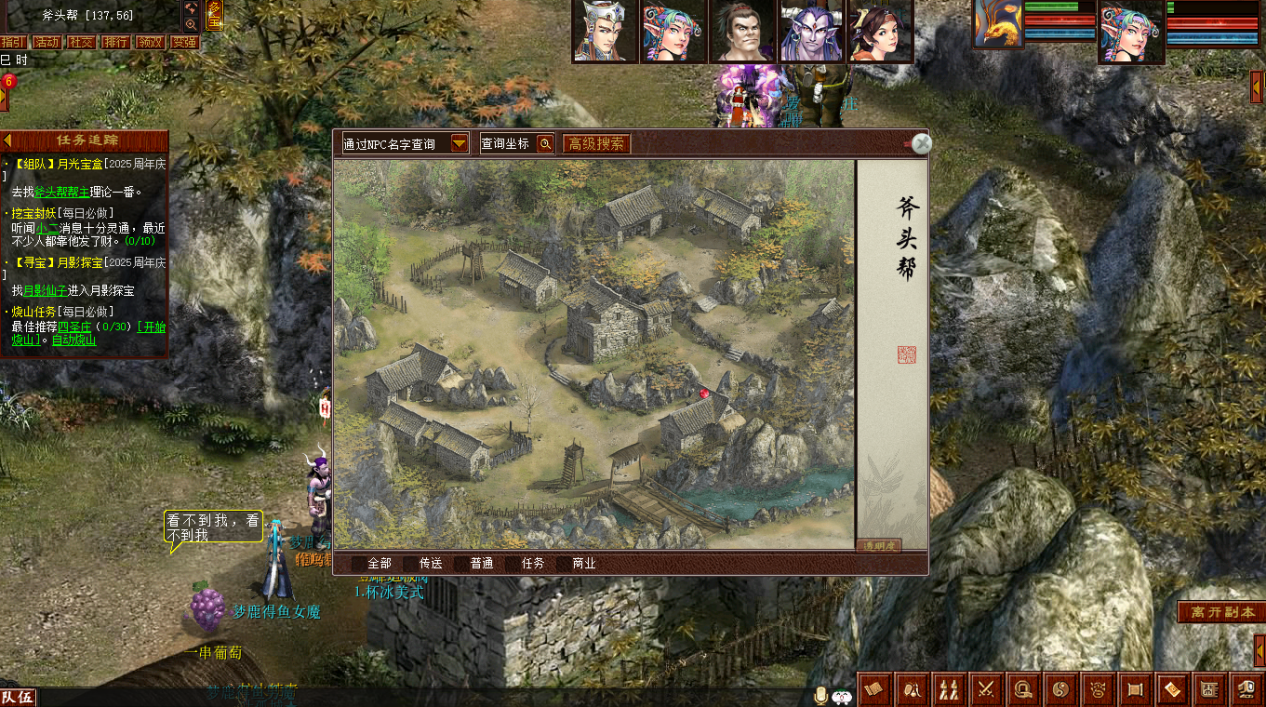
Task: Open the 社交 social menu
Action: click(x=81, y=42)
